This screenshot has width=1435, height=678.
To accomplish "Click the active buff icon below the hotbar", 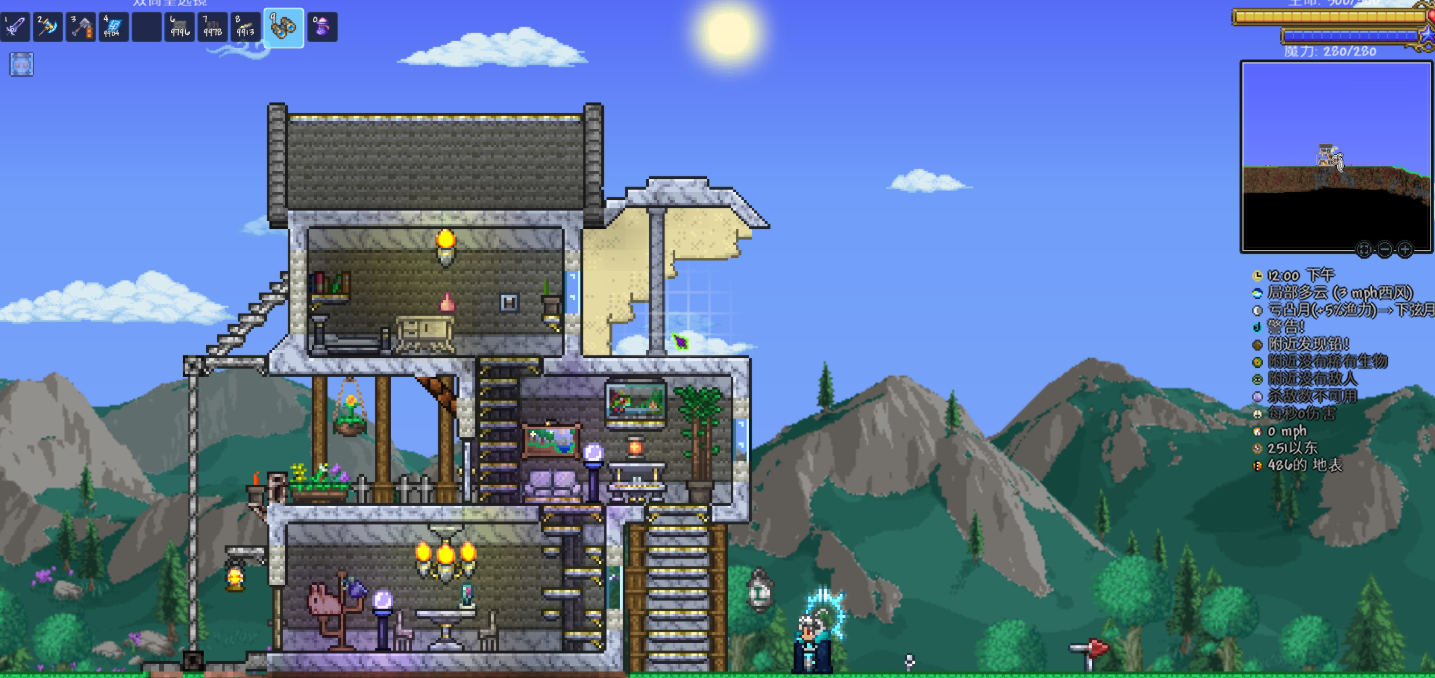I will pyautogui.click(x=22, y=65).
